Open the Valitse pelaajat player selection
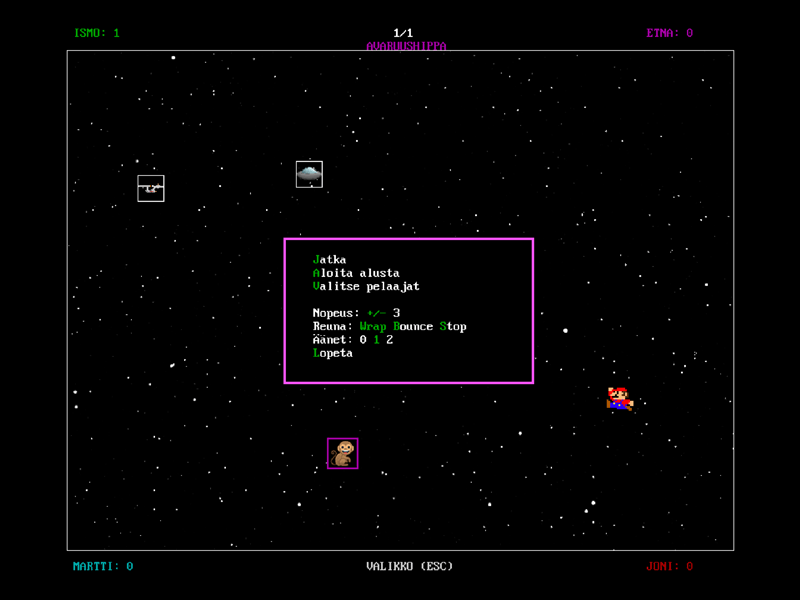The image size is (800, 600). [366, 286]
